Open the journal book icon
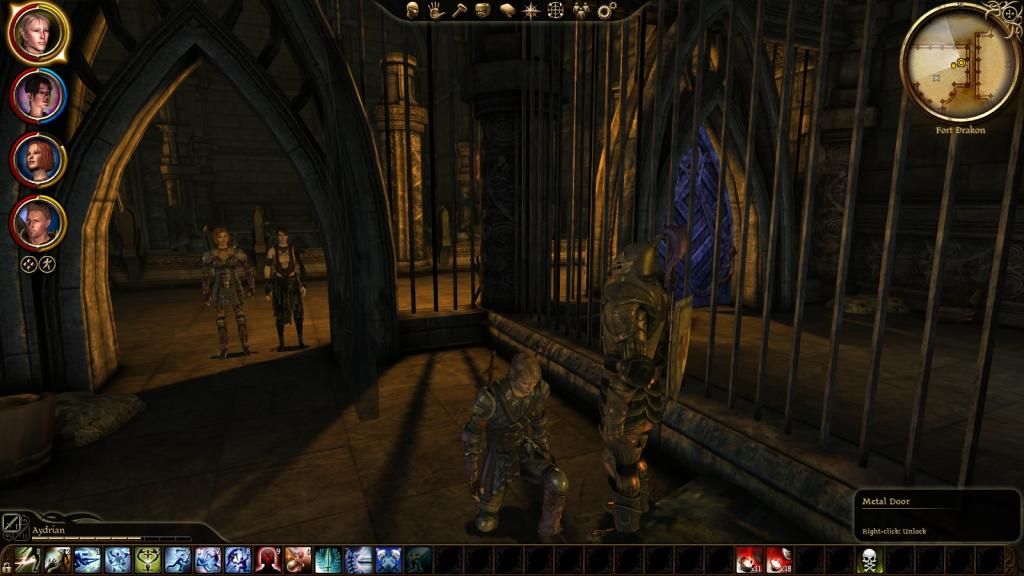The image size is (1024, 576). click(507, 10)
